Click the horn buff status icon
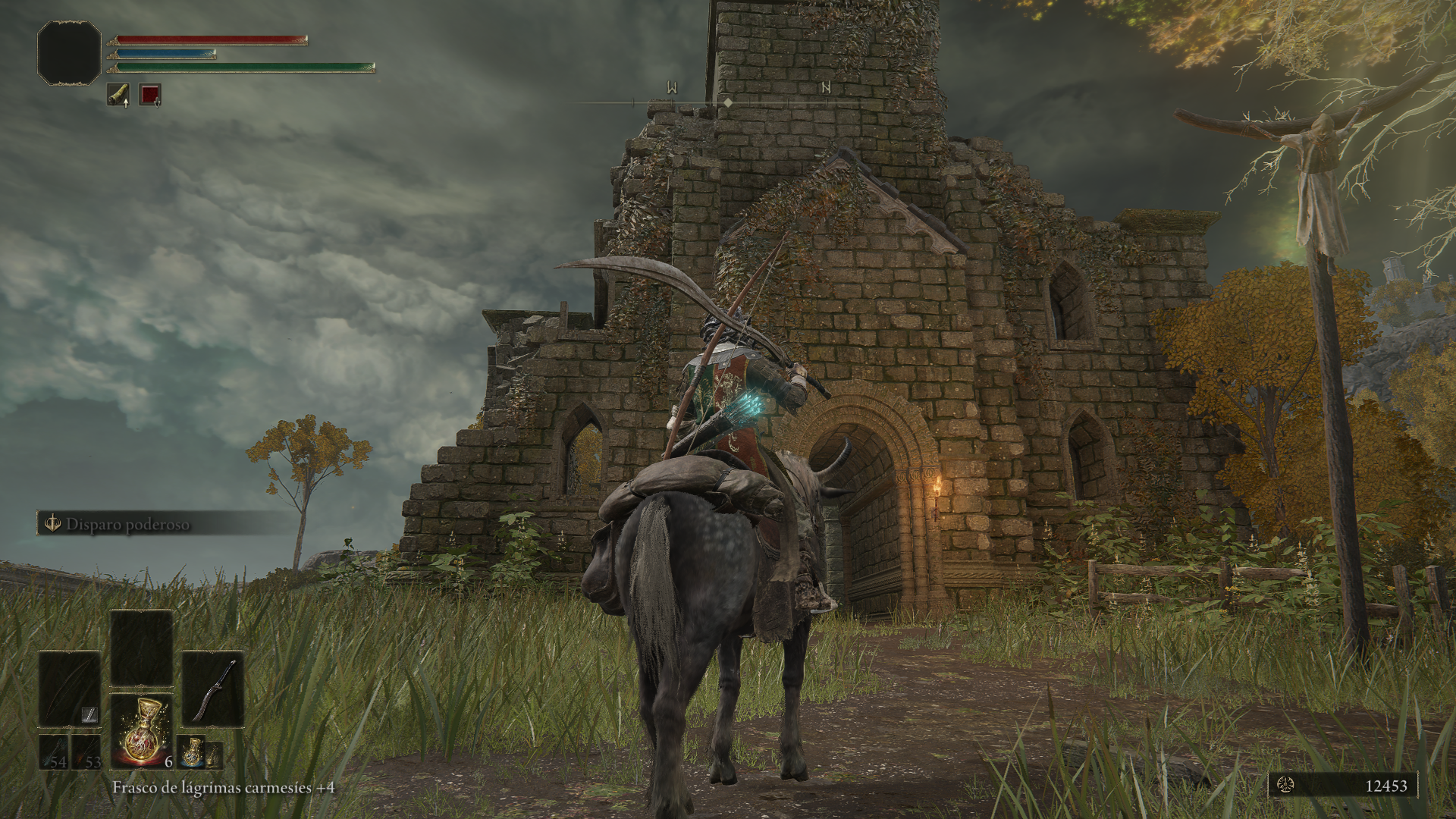 [x=118, y=95]
